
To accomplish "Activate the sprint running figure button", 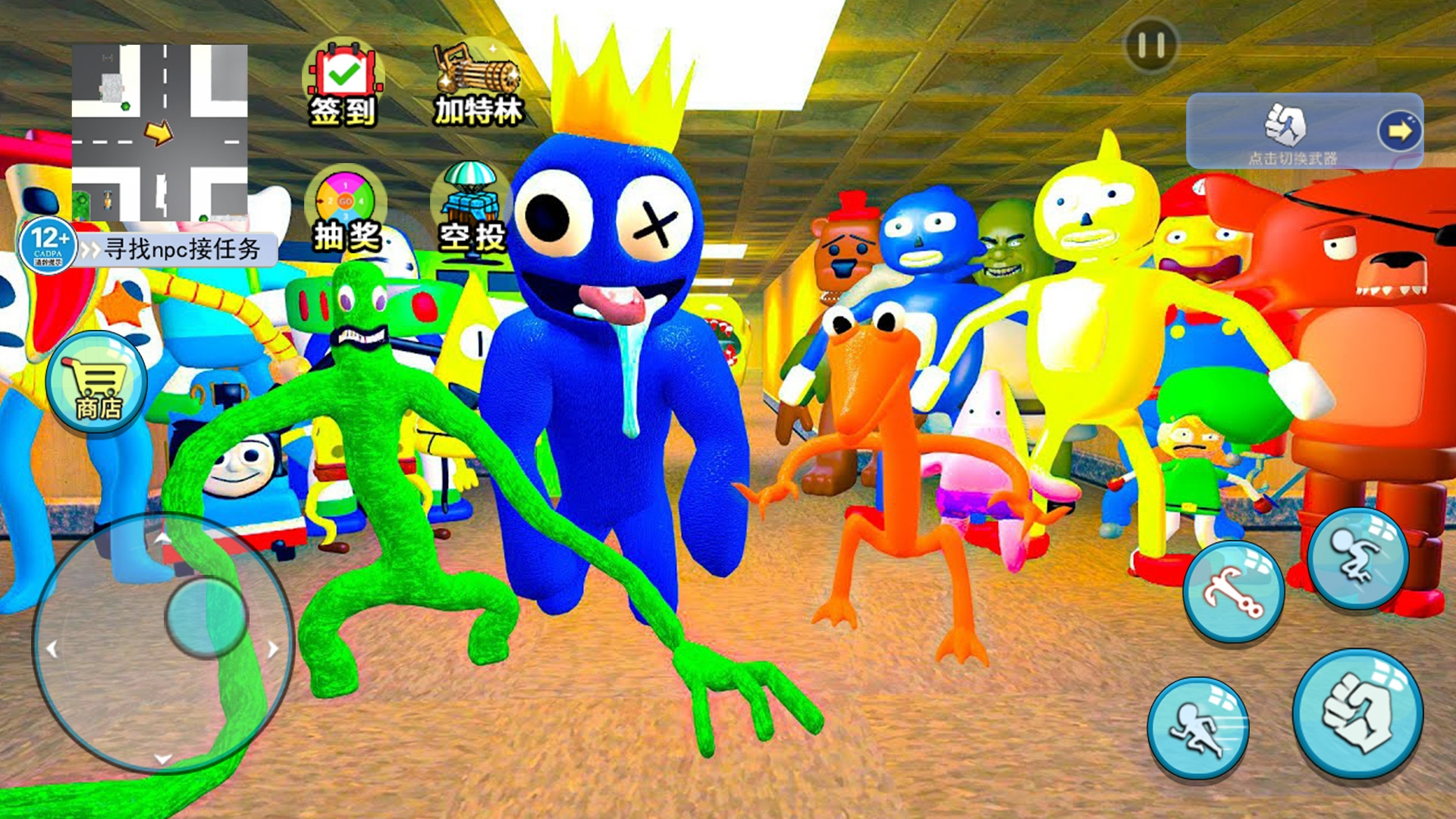I will [x=1198, y=728].
